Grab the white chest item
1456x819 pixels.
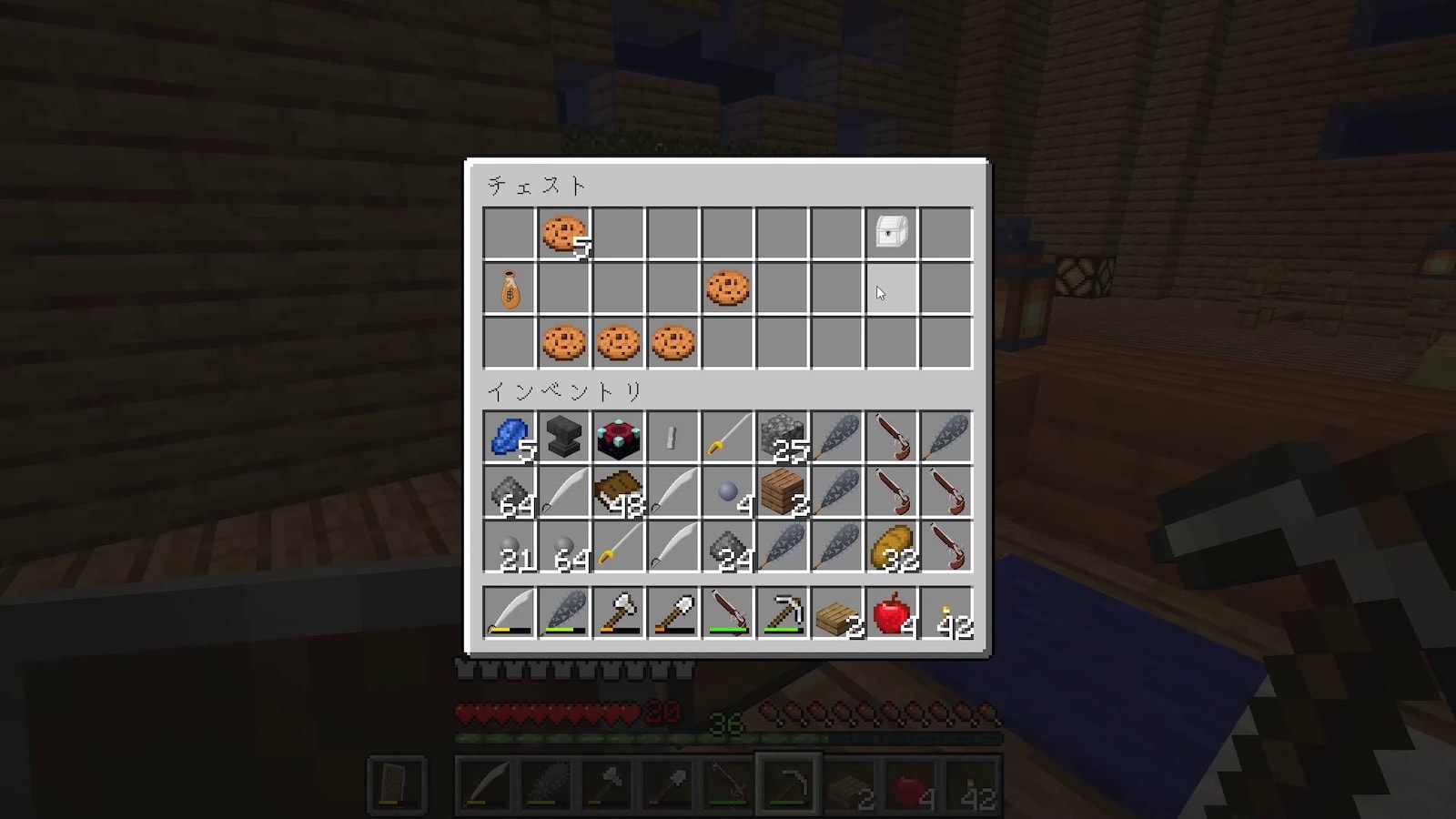point(891,234)
